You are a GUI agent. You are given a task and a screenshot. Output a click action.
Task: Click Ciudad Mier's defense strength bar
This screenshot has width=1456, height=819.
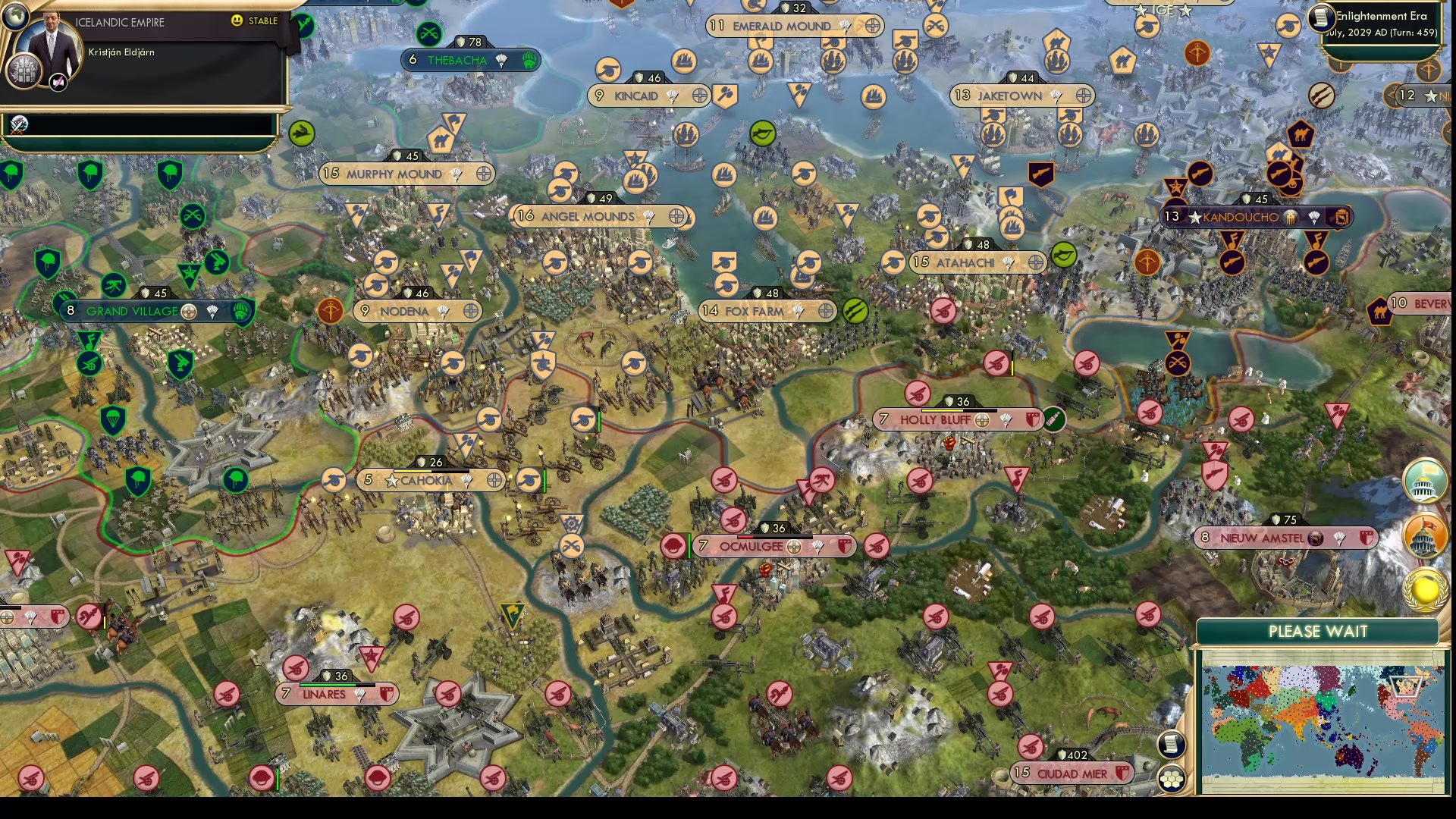pyautogui.click(x=1072, y=755)
